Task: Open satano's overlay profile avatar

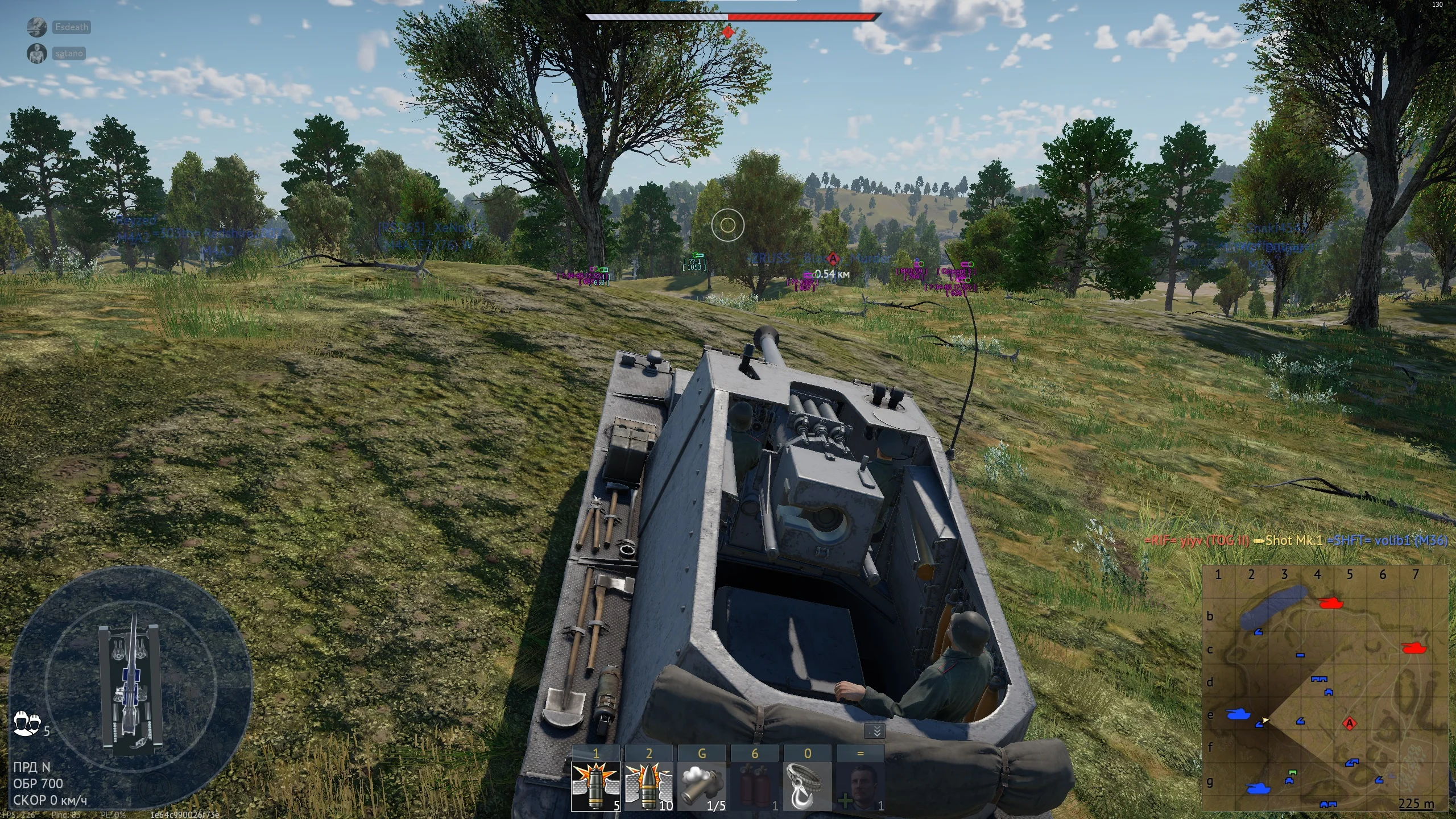Action: coord(37,53)
